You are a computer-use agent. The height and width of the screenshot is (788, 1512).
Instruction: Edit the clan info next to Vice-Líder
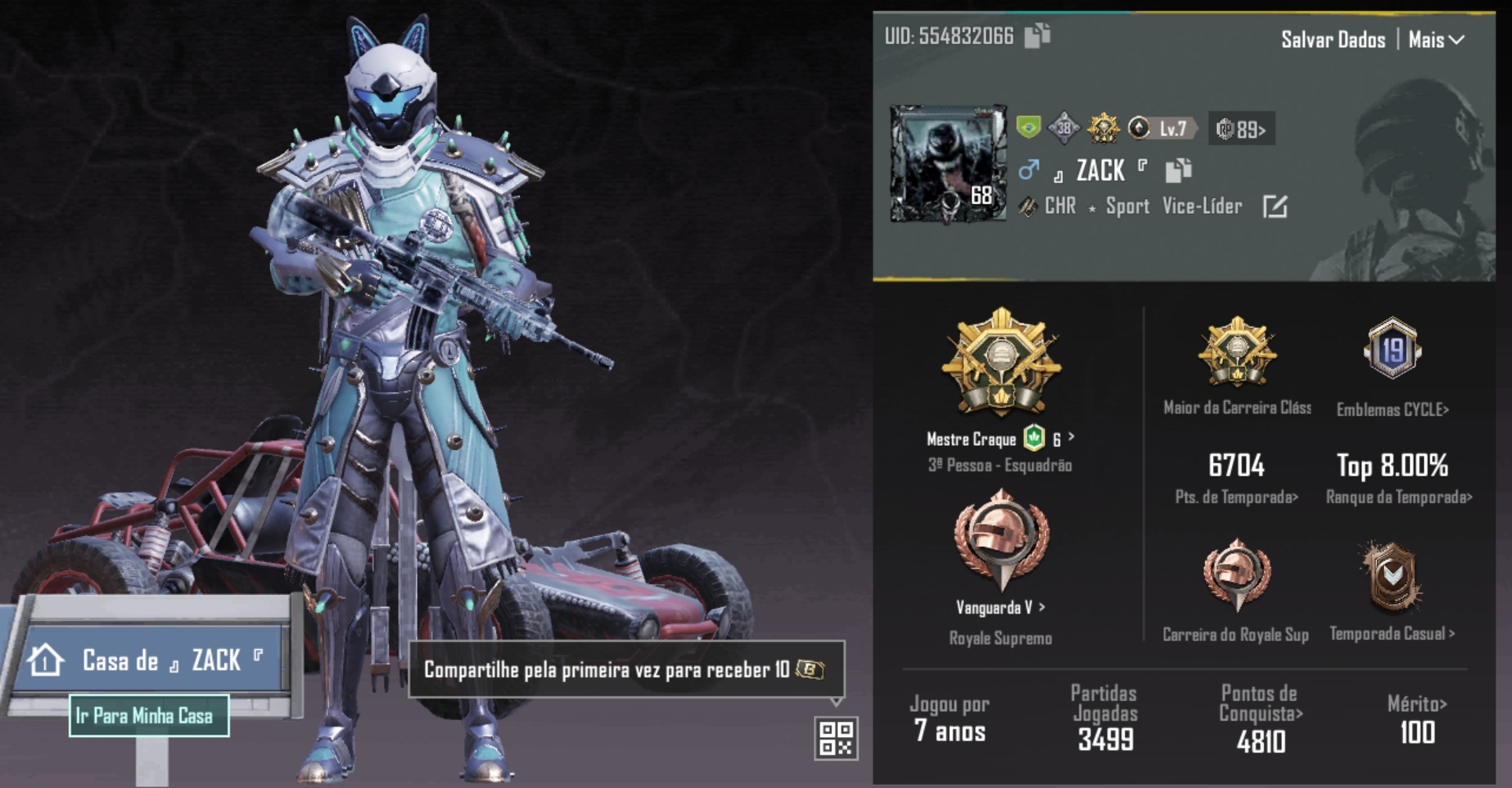[1274, 207]
